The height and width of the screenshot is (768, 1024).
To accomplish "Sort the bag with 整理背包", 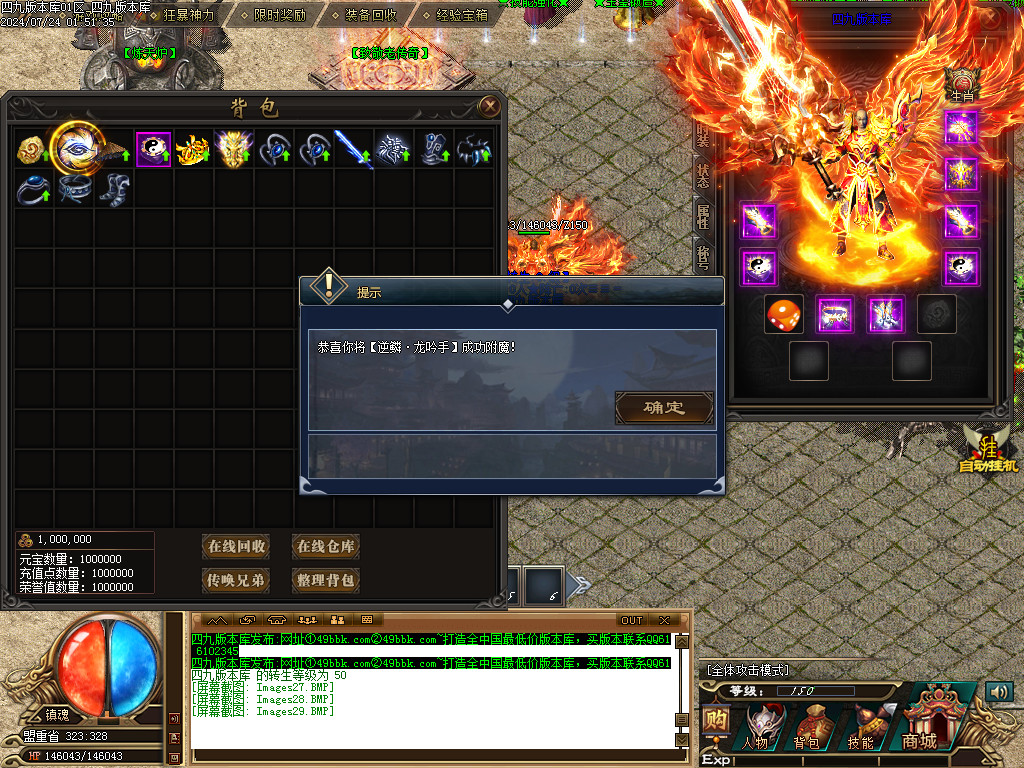I will point(326,580).
